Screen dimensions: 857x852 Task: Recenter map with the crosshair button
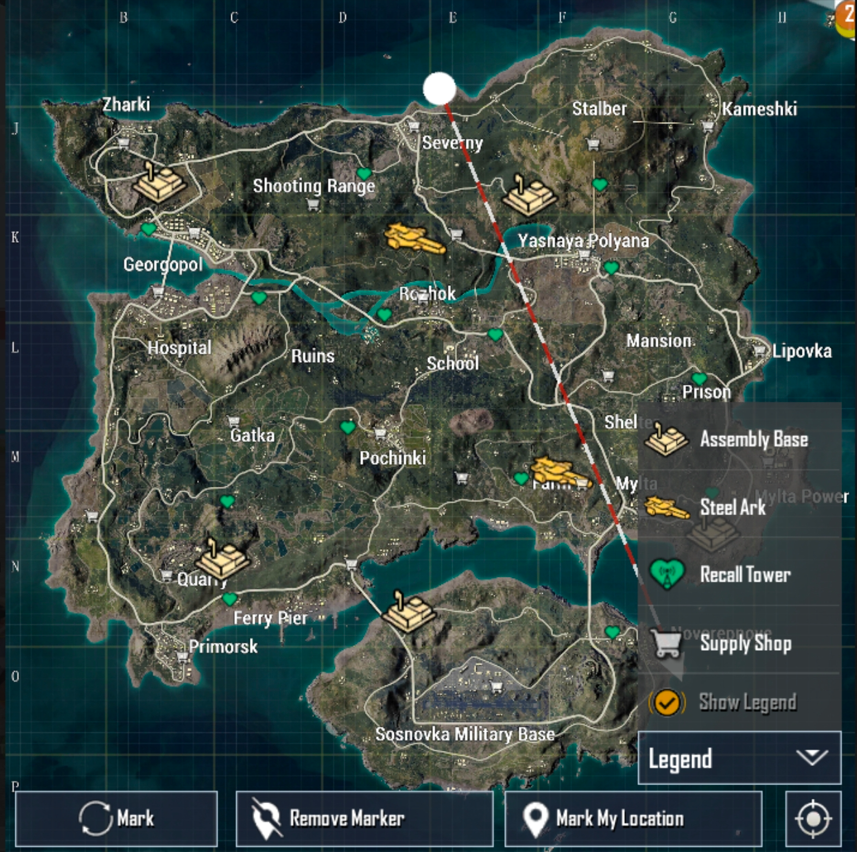(x=813, y=819)
